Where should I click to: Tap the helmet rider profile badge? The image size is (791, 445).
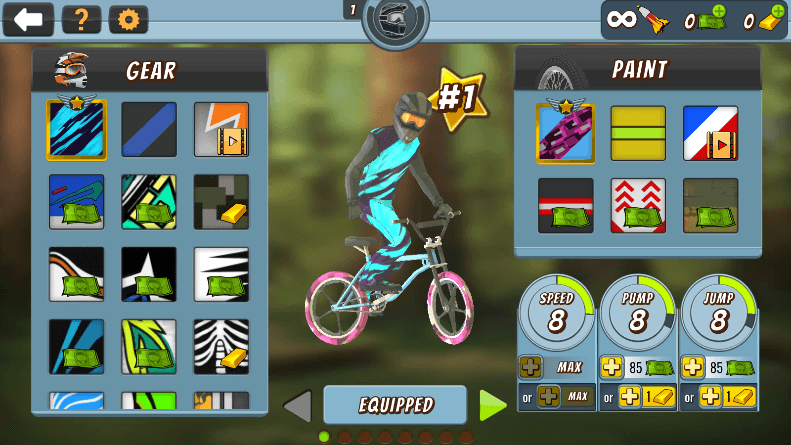[x=395, y=21]
